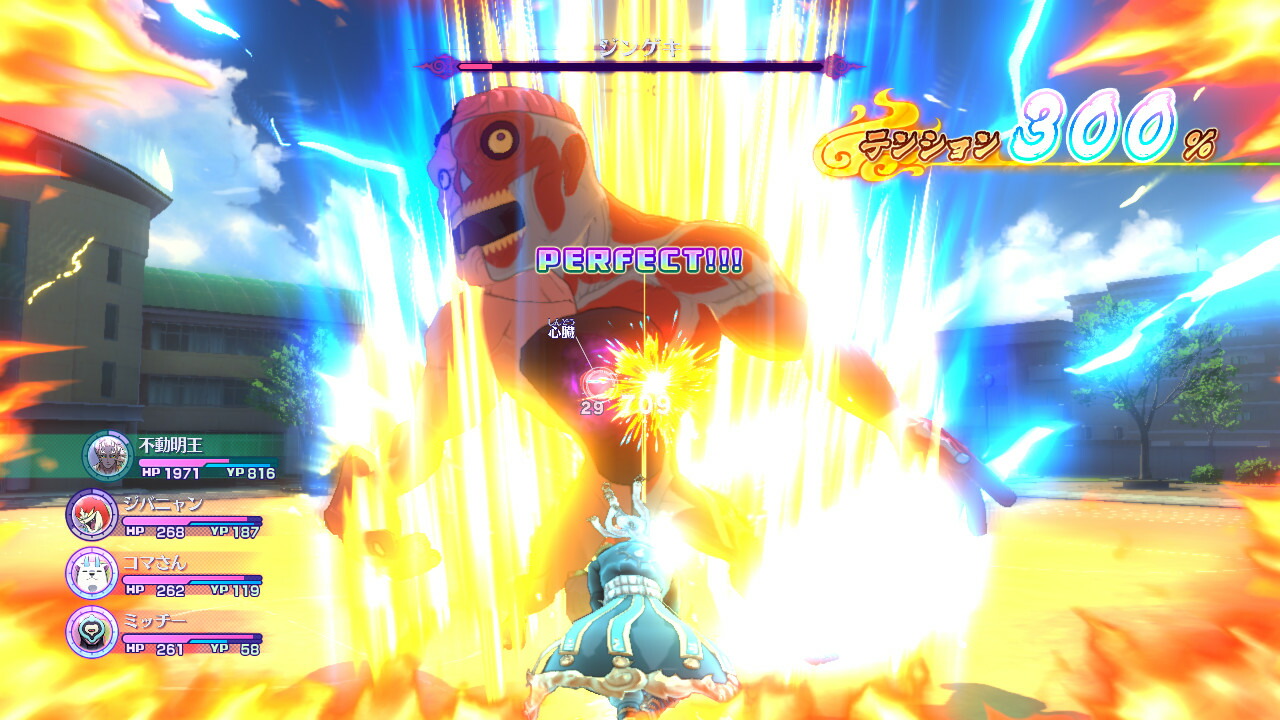
Task: Click コマさん's party portrait
Action: pos(91,573)
